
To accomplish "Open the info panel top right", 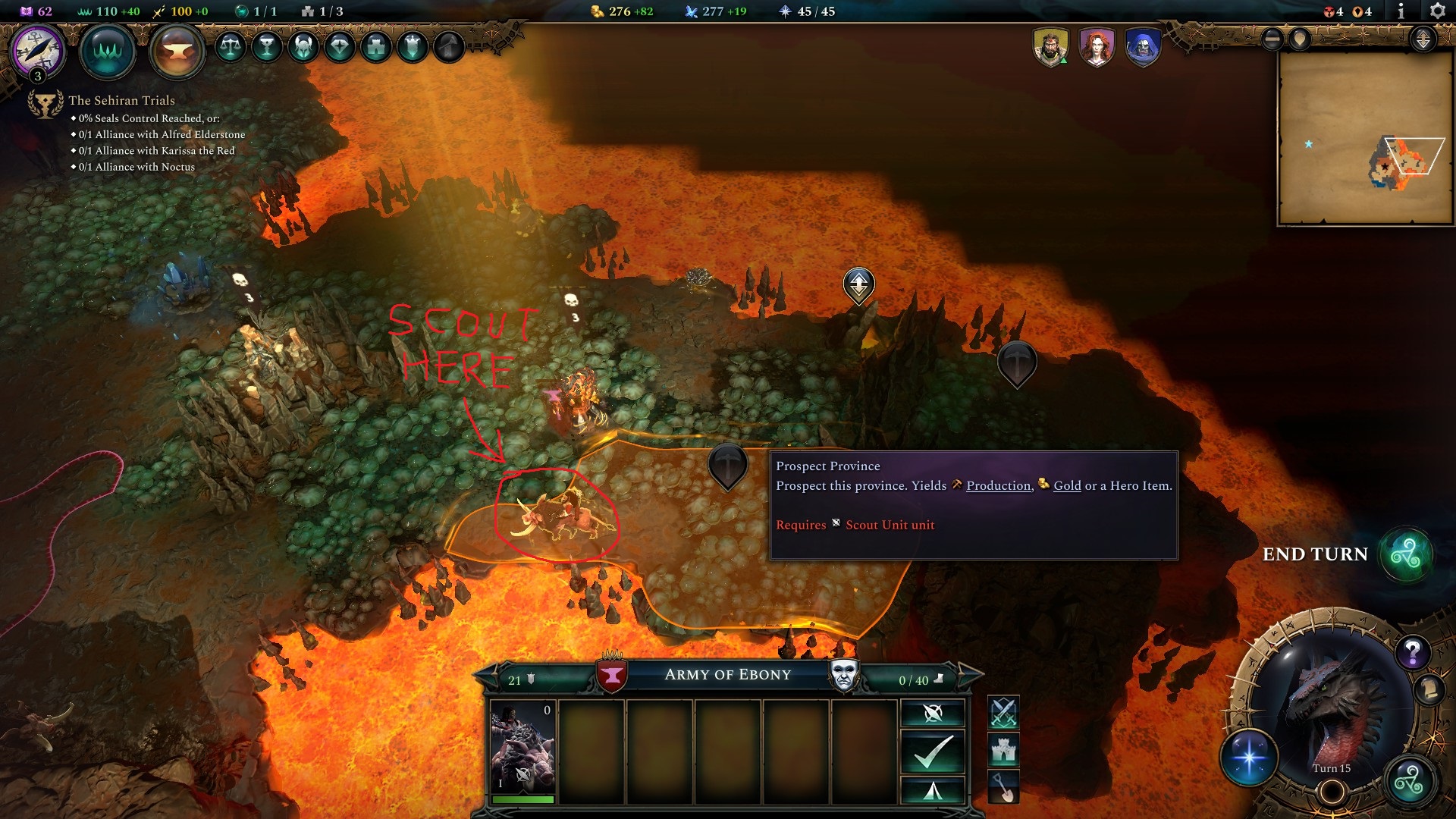I will [x=1401, y=11].
